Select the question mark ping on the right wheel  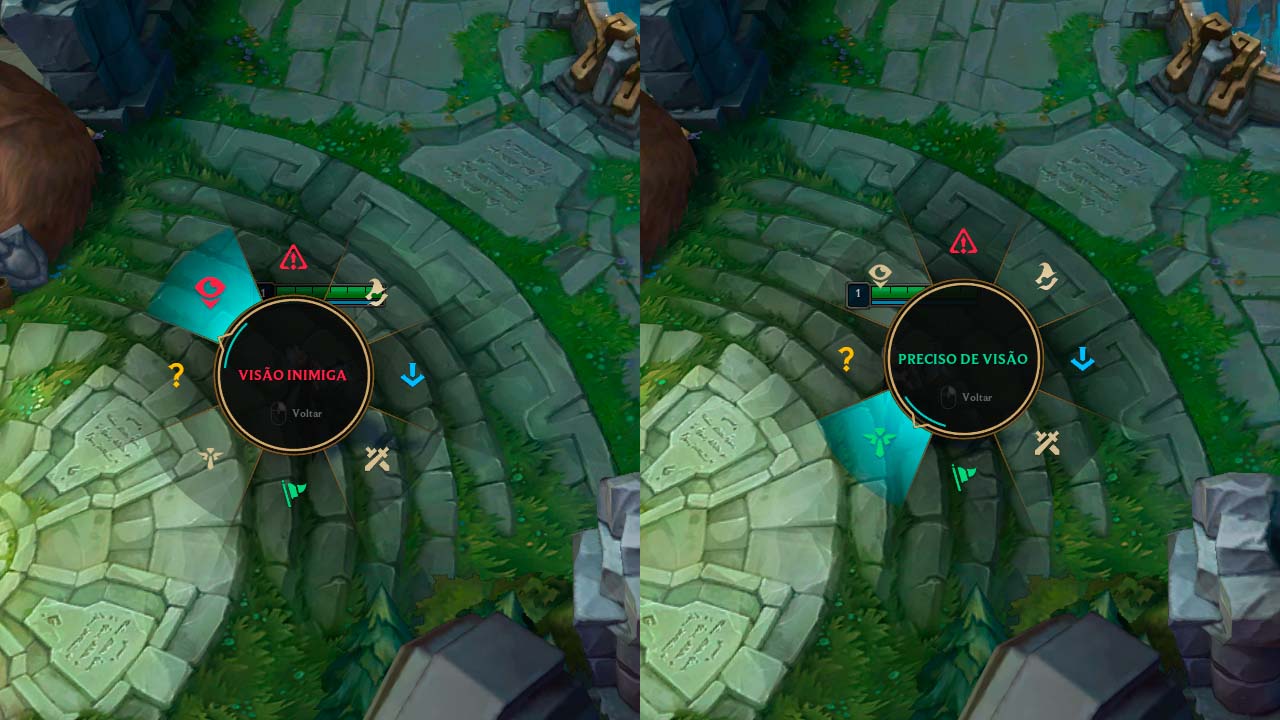[845, 357]
